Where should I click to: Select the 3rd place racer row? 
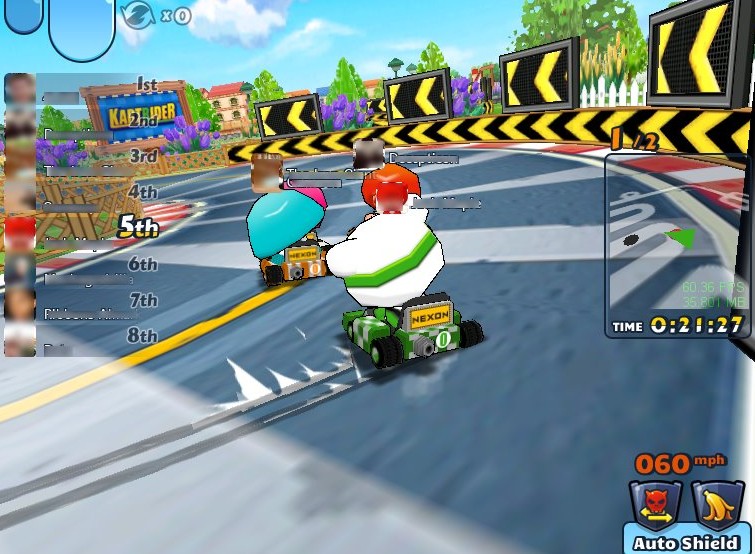(82, 158)
